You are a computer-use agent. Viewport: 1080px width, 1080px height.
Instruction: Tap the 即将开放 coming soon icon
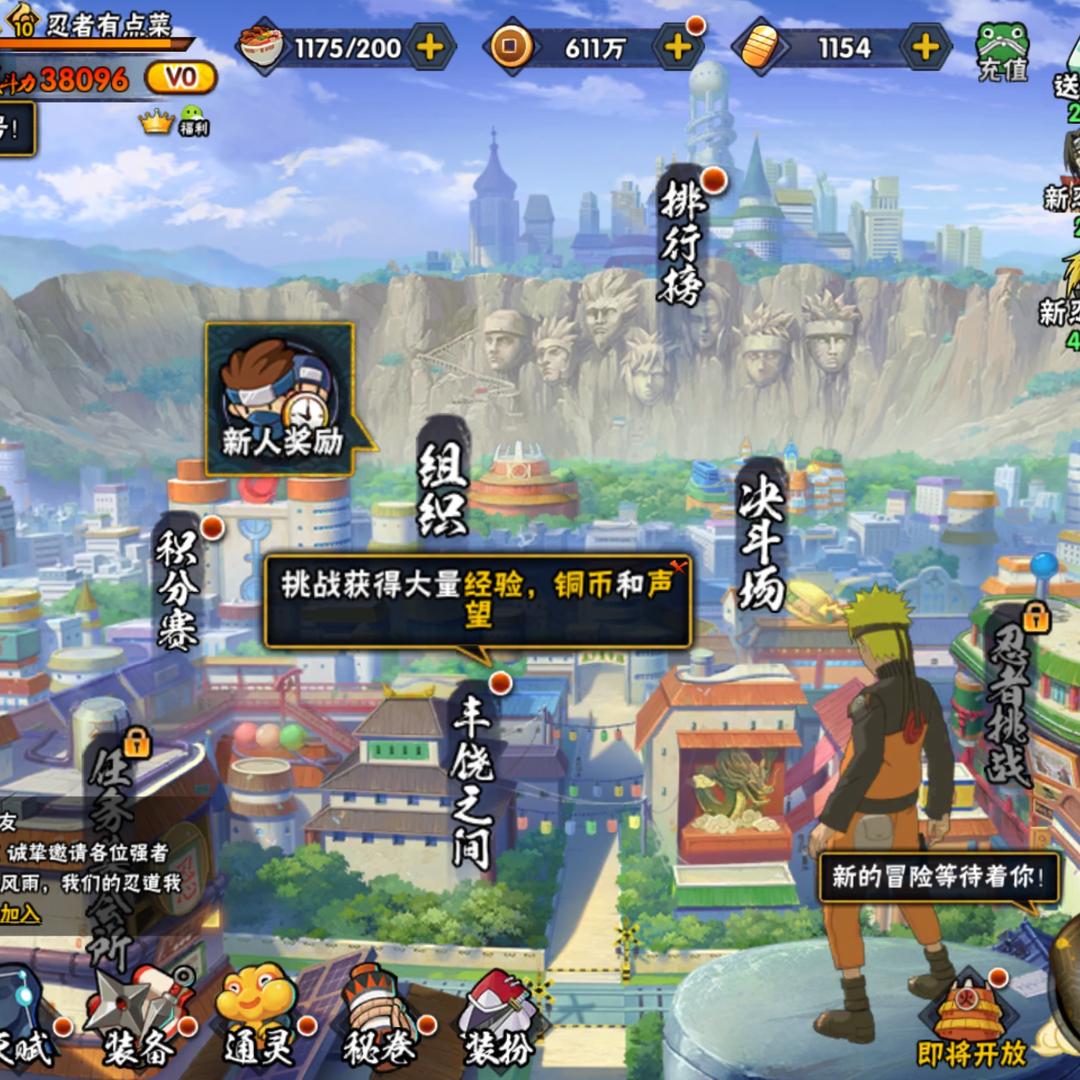971,1020
